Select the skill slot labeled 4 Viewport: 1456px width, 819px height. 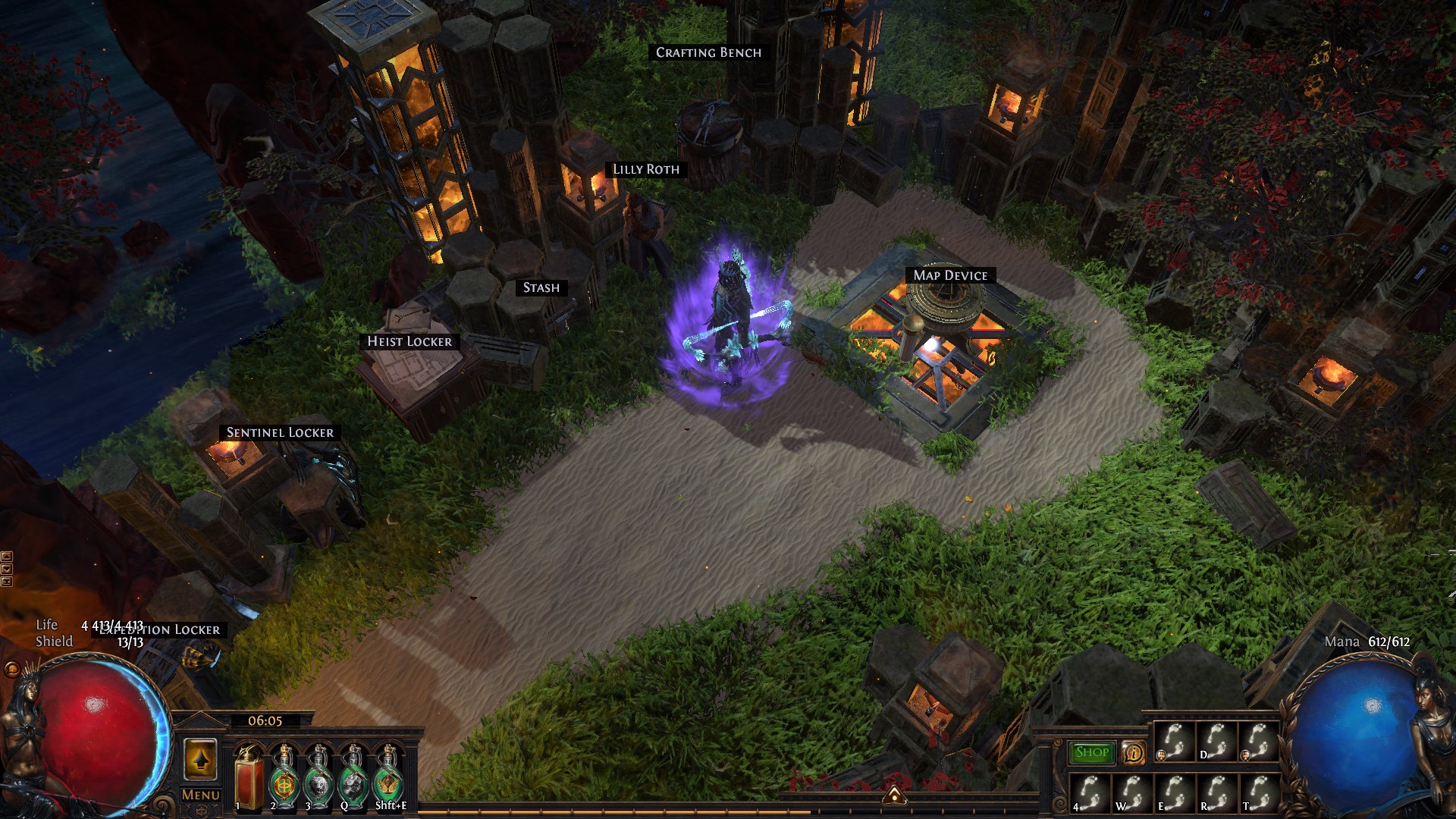[x=1090, y=792]
